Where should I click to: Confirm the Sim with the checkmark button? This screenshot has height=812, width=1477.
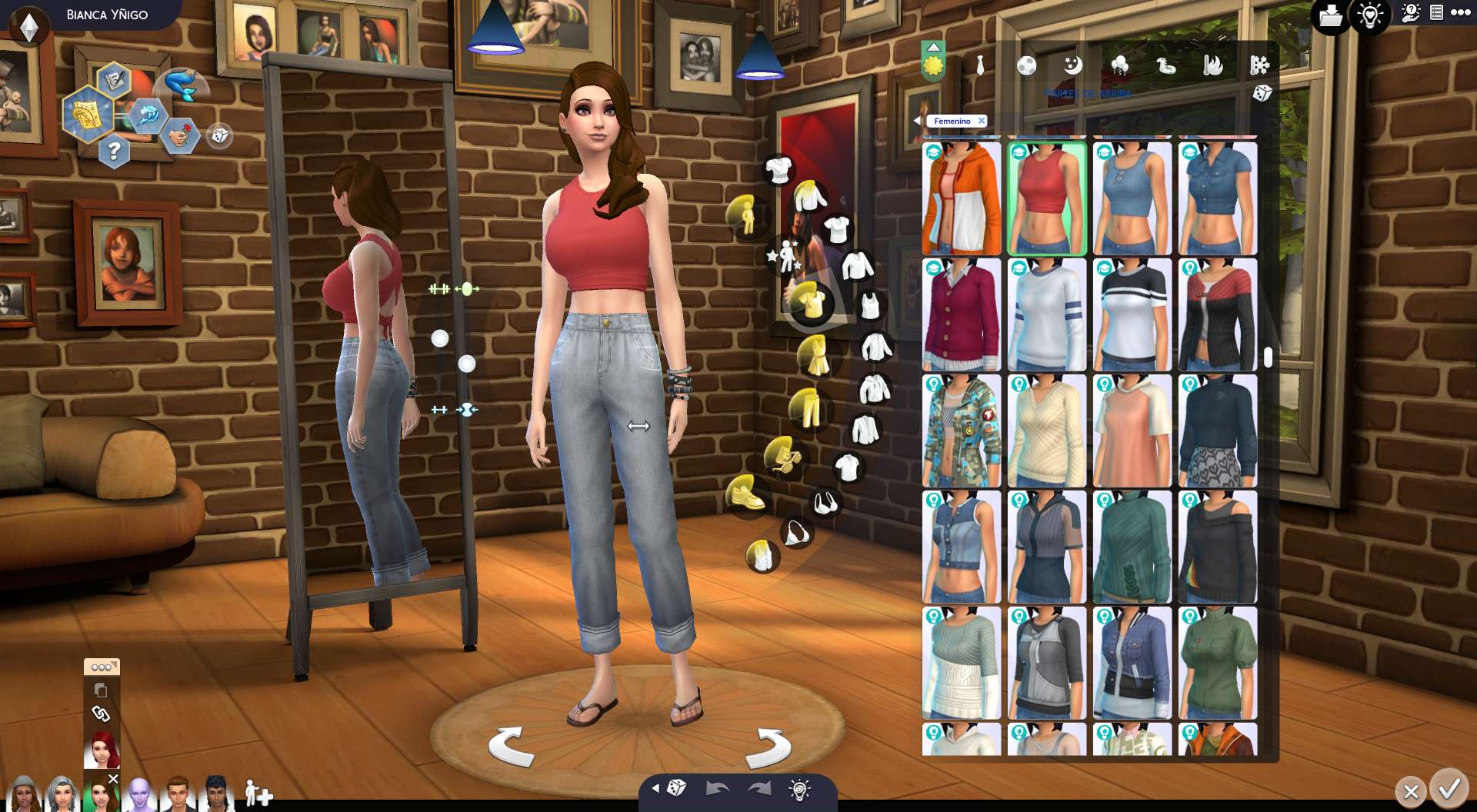coord(1449,790)
